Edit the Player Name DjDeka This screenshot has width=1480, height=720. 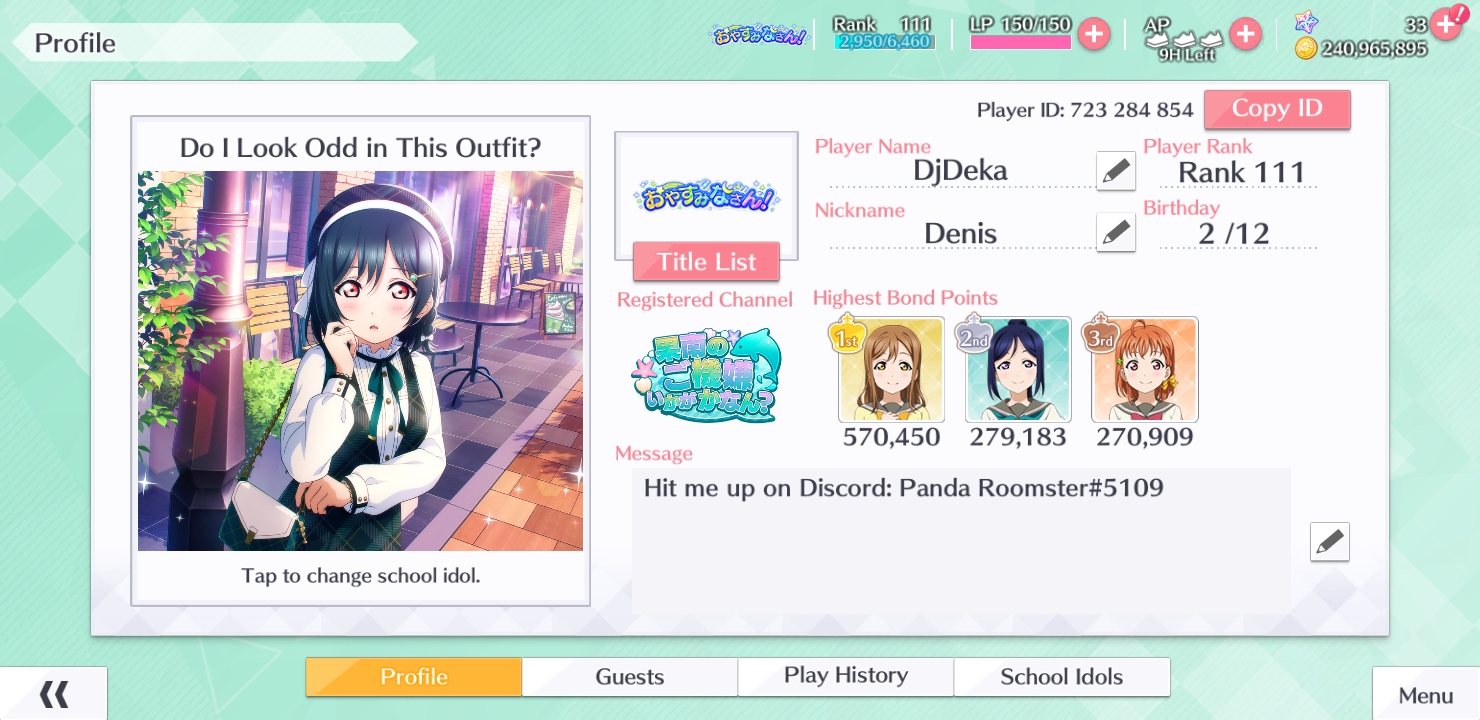point(1115,171)
